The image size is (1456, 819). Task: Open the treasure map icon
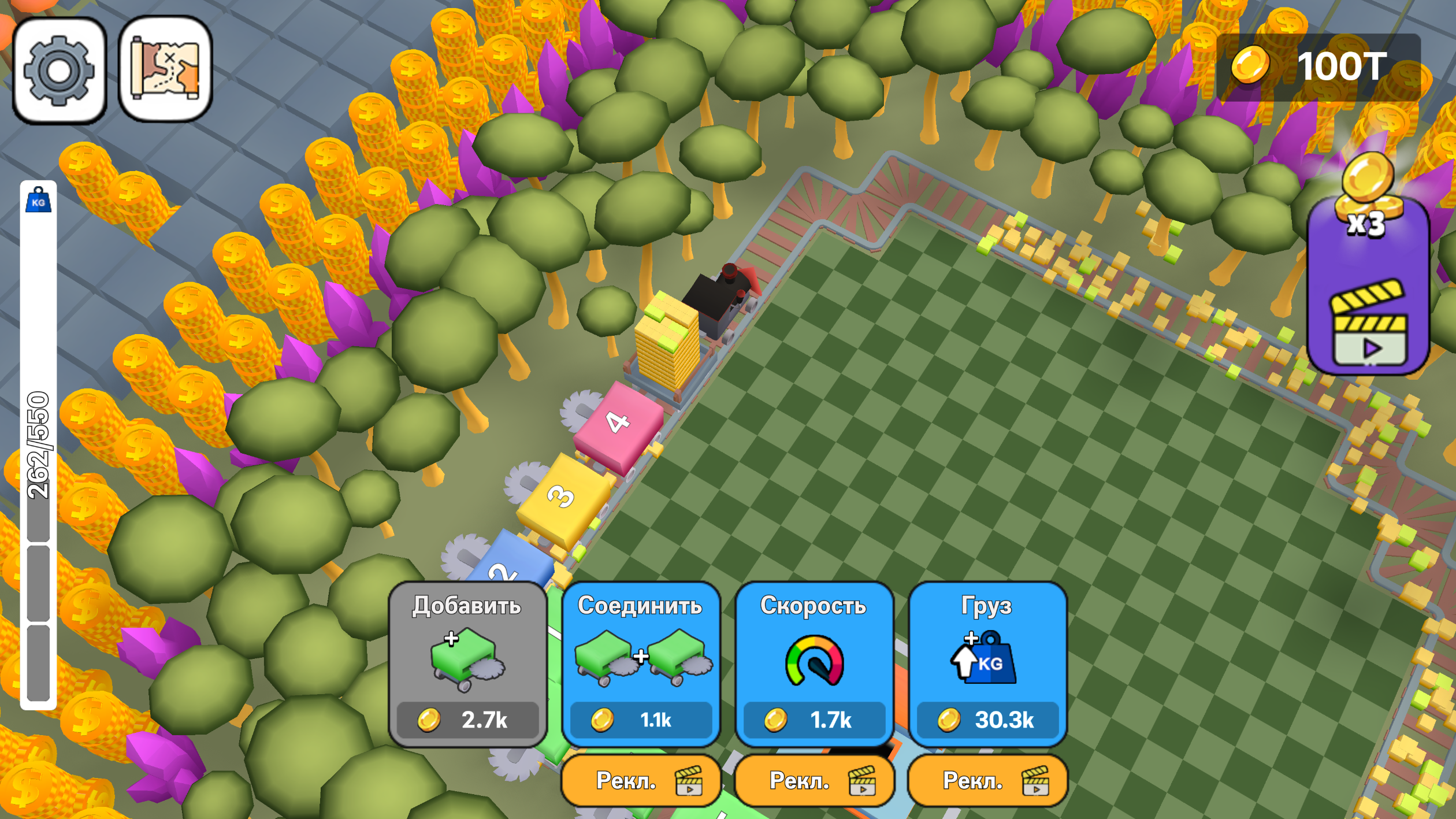tap(164, 71)
